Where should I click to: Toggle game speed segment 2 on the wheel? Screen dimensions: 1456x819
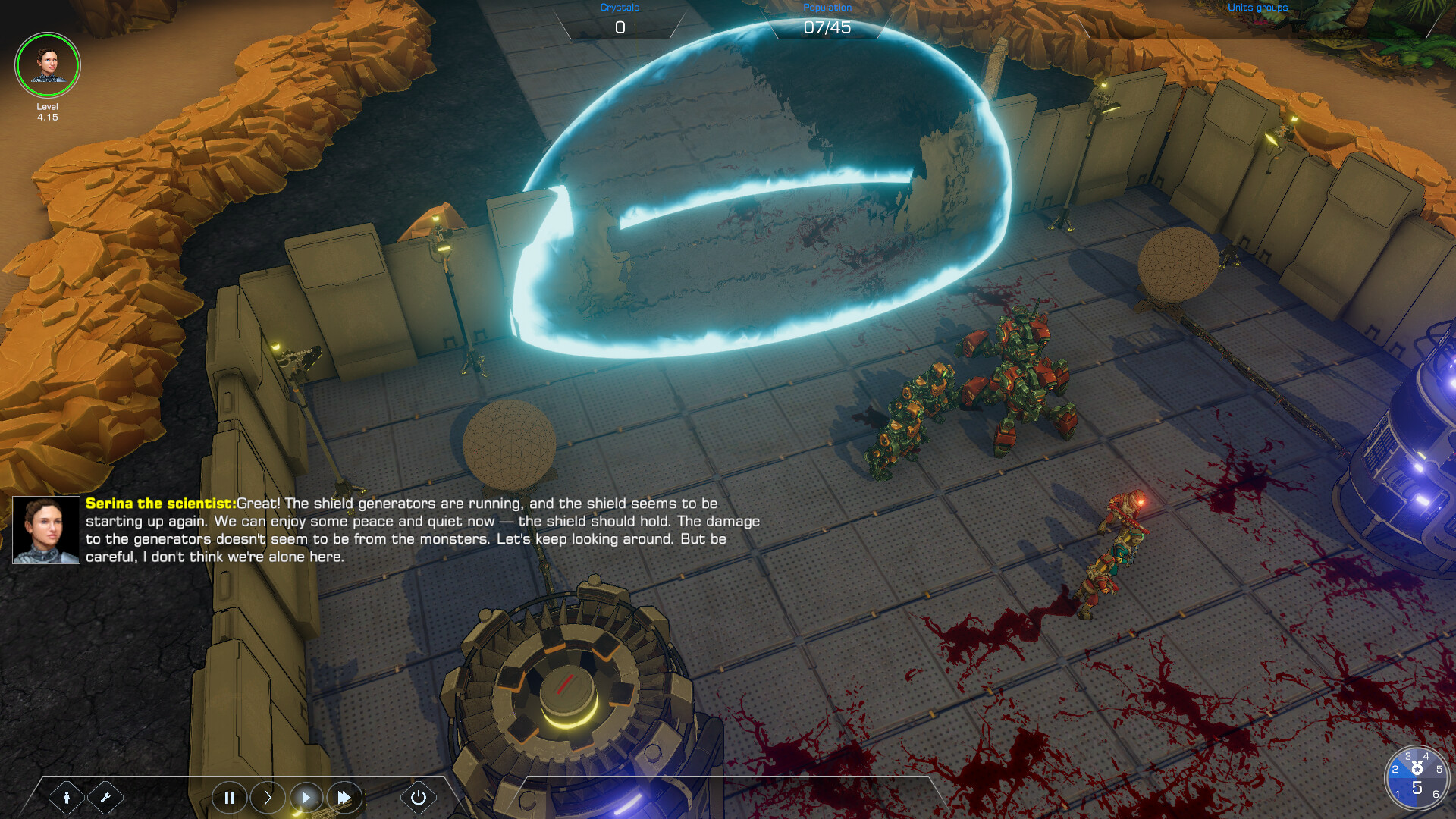point(1395,768)
